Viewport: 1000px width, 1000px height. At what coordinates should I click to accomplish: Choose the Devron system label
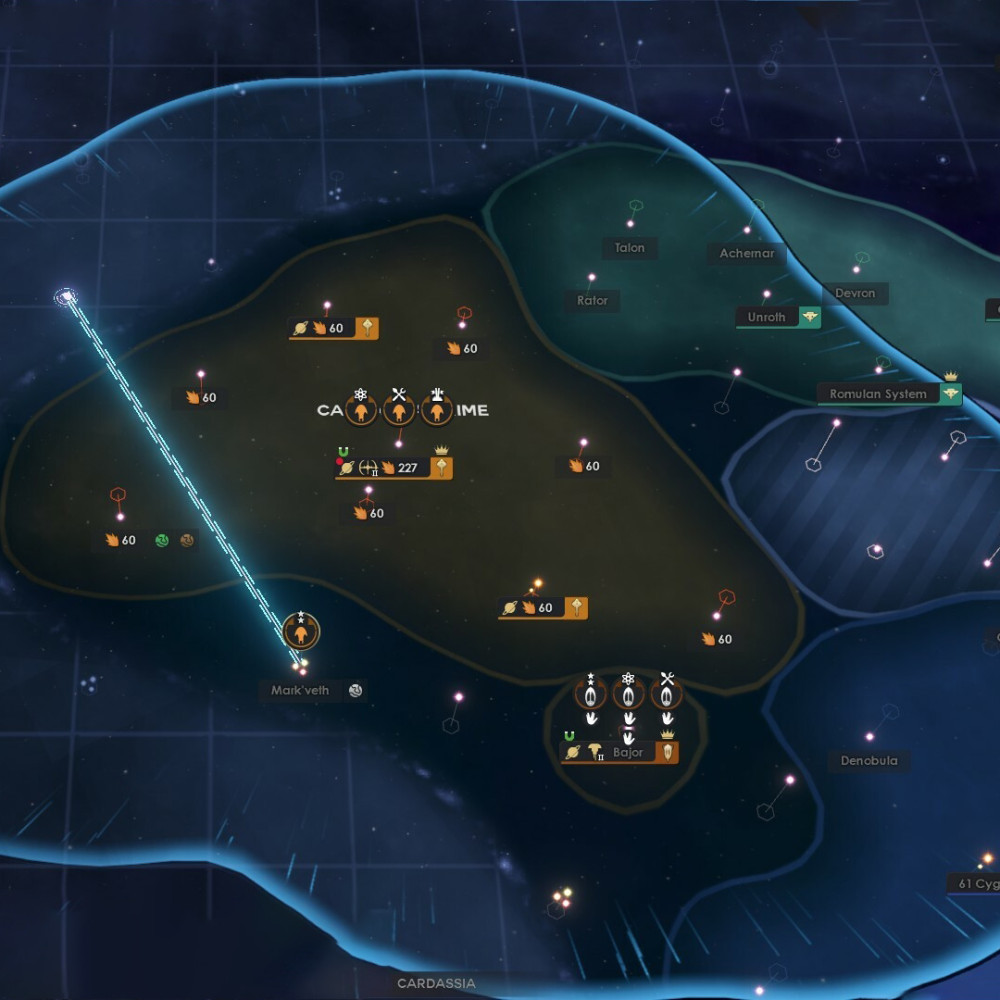coord(855,293)
